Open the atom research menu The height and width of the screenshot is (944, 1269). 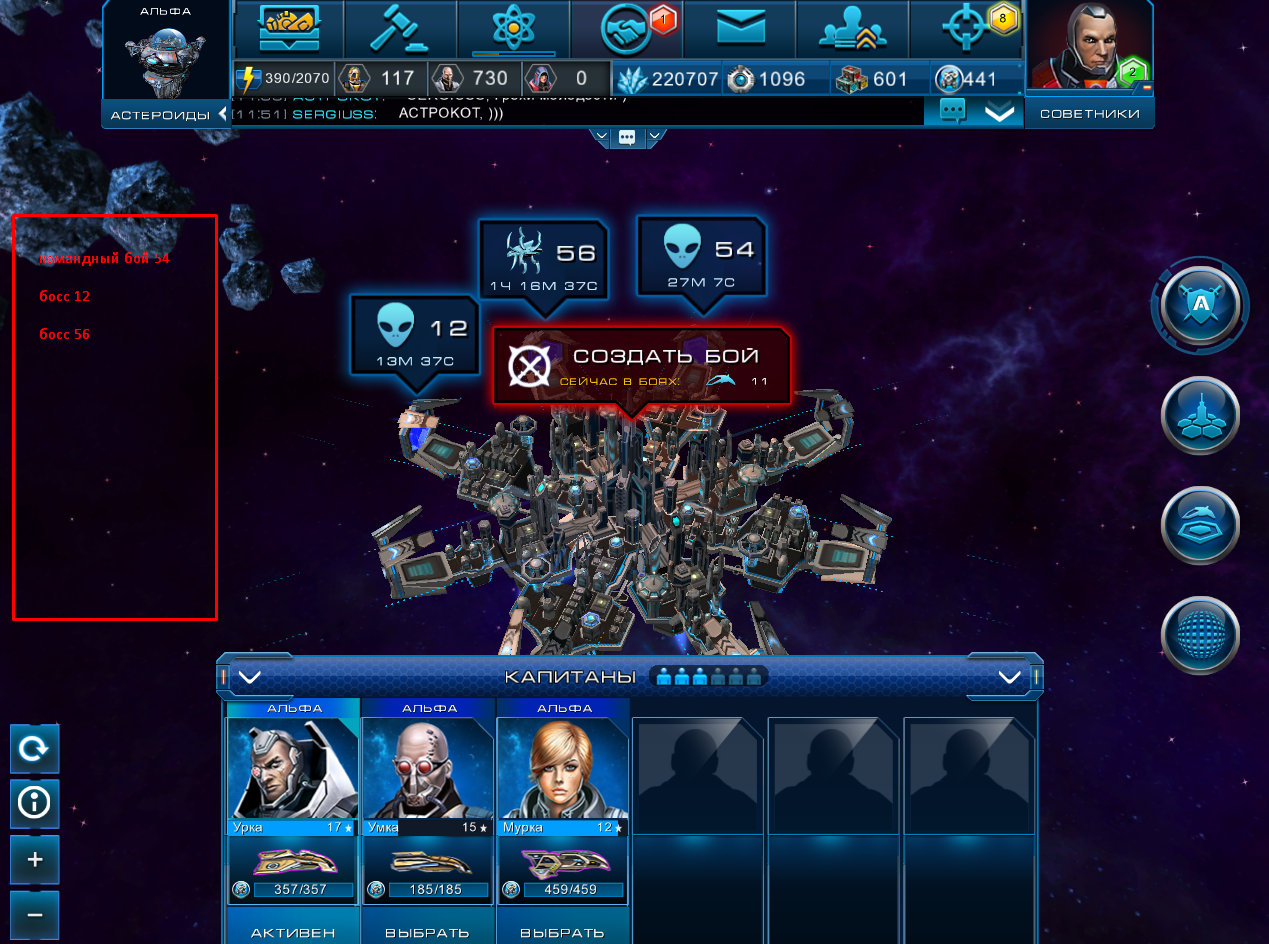tap(513, 30)
